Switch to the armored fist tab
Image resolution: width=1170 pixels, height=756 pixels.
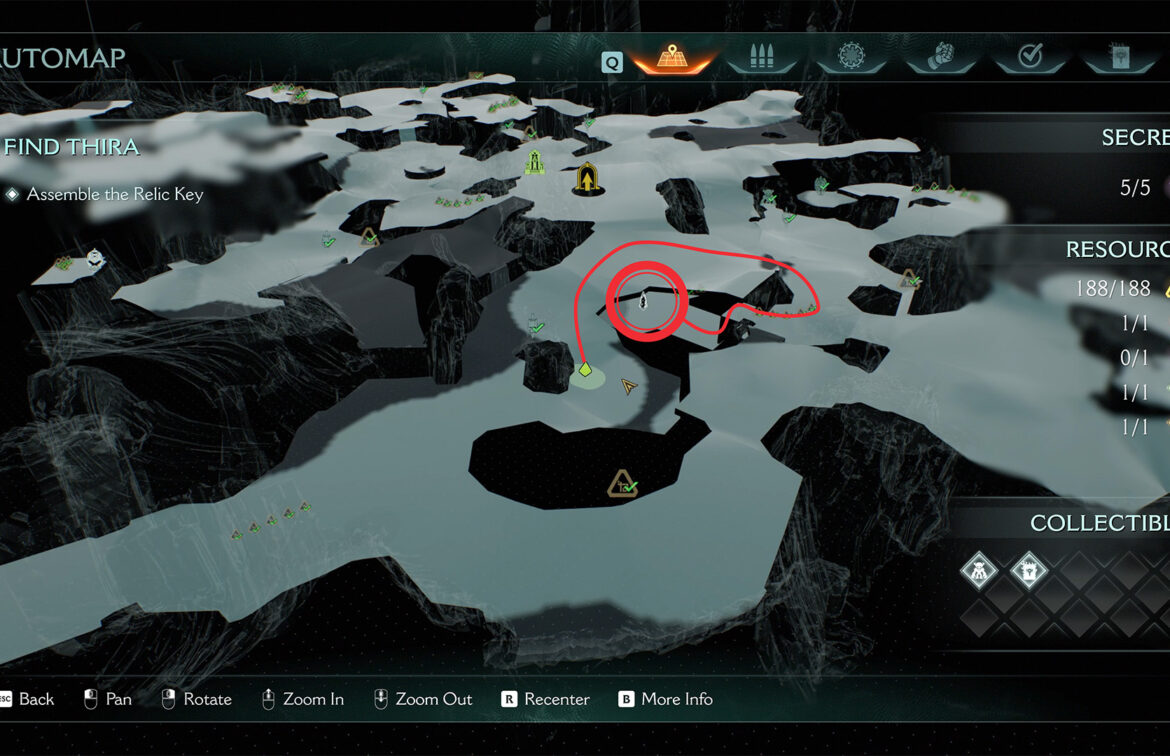click(x=940, y=58)
